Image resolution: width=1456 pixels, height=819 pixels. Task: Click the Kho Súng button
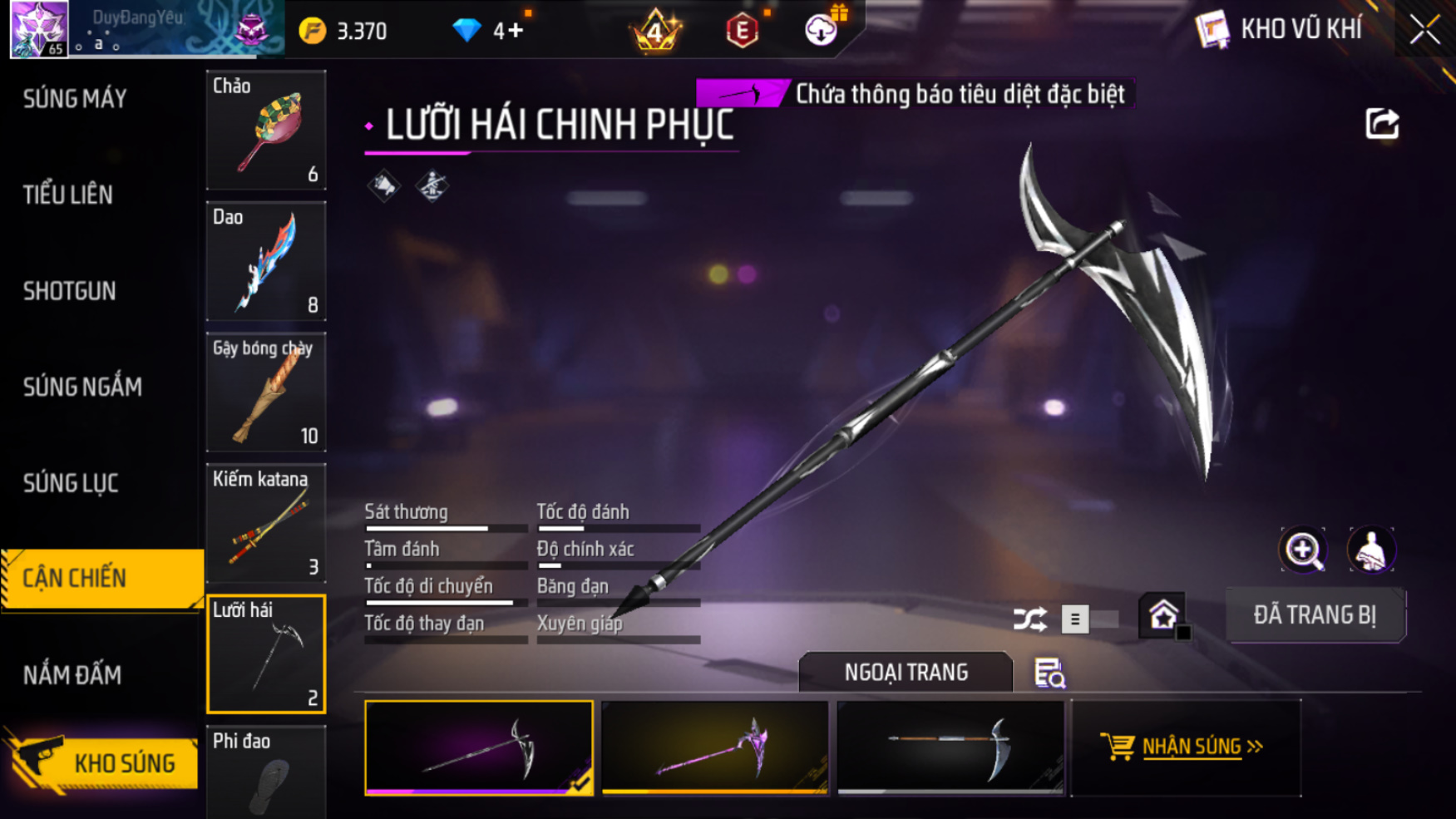tap(104, 762)
